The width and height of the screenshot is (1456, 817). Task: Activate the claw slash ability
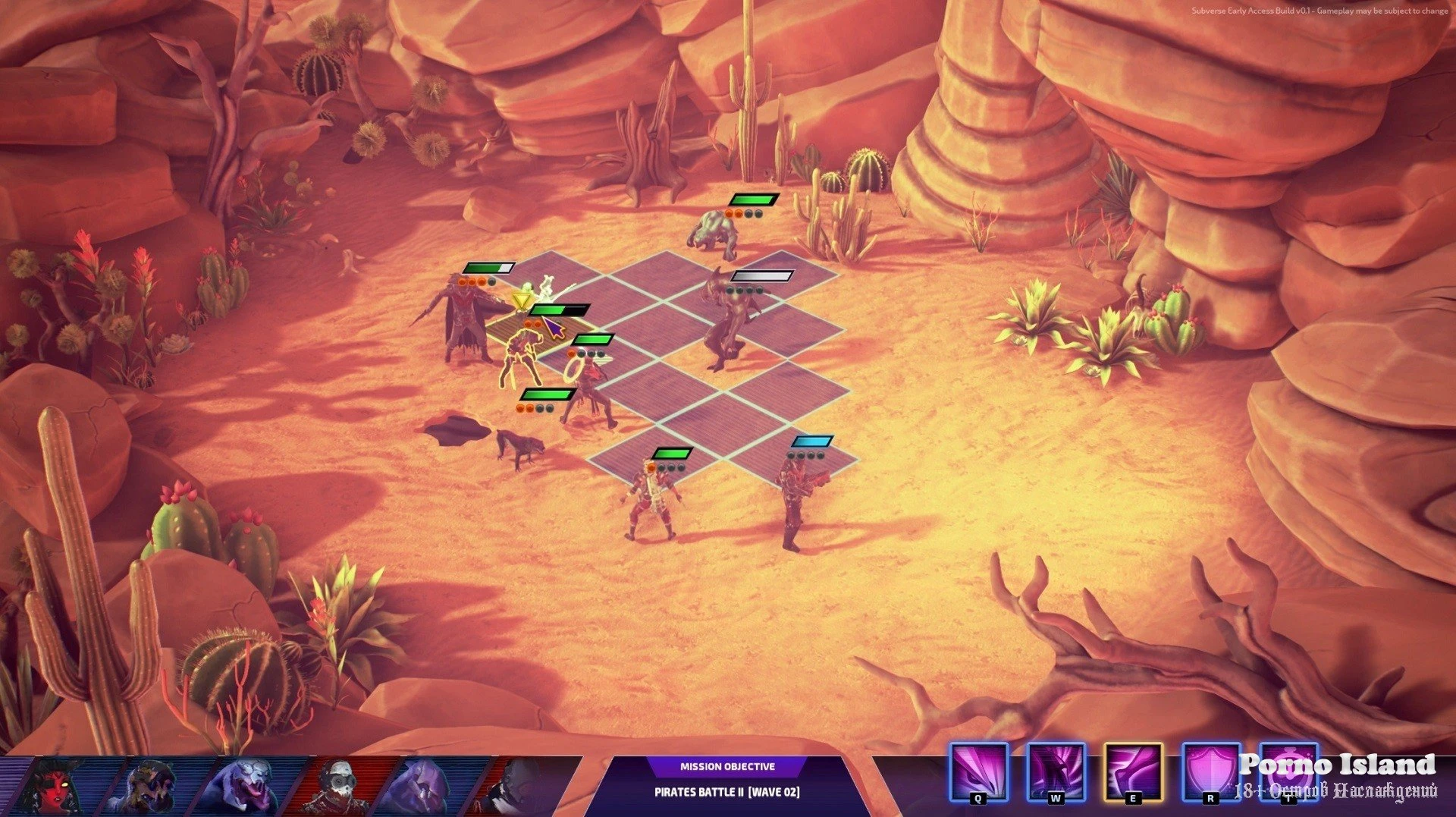click(x=978, y=771)
